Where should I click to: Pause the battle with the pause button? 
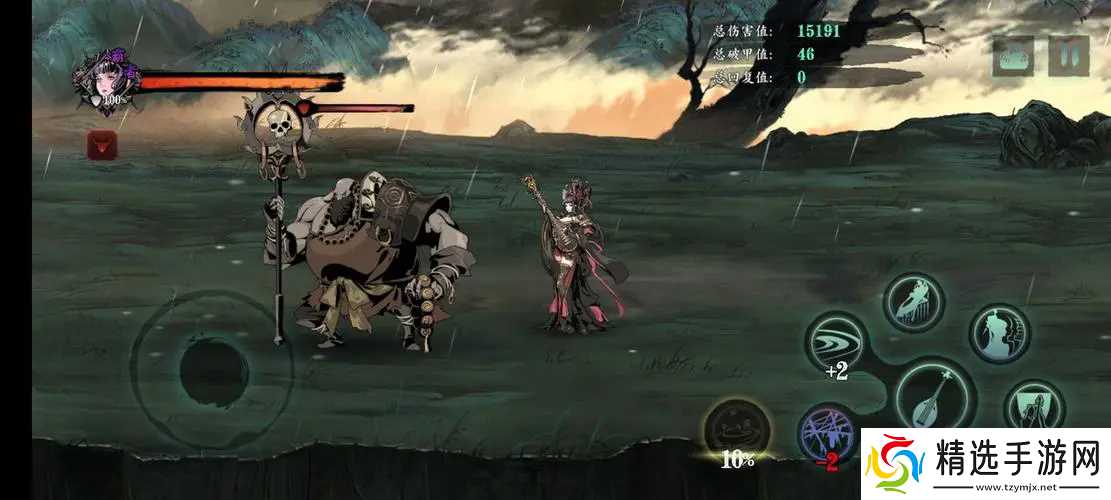(1068, 57)
